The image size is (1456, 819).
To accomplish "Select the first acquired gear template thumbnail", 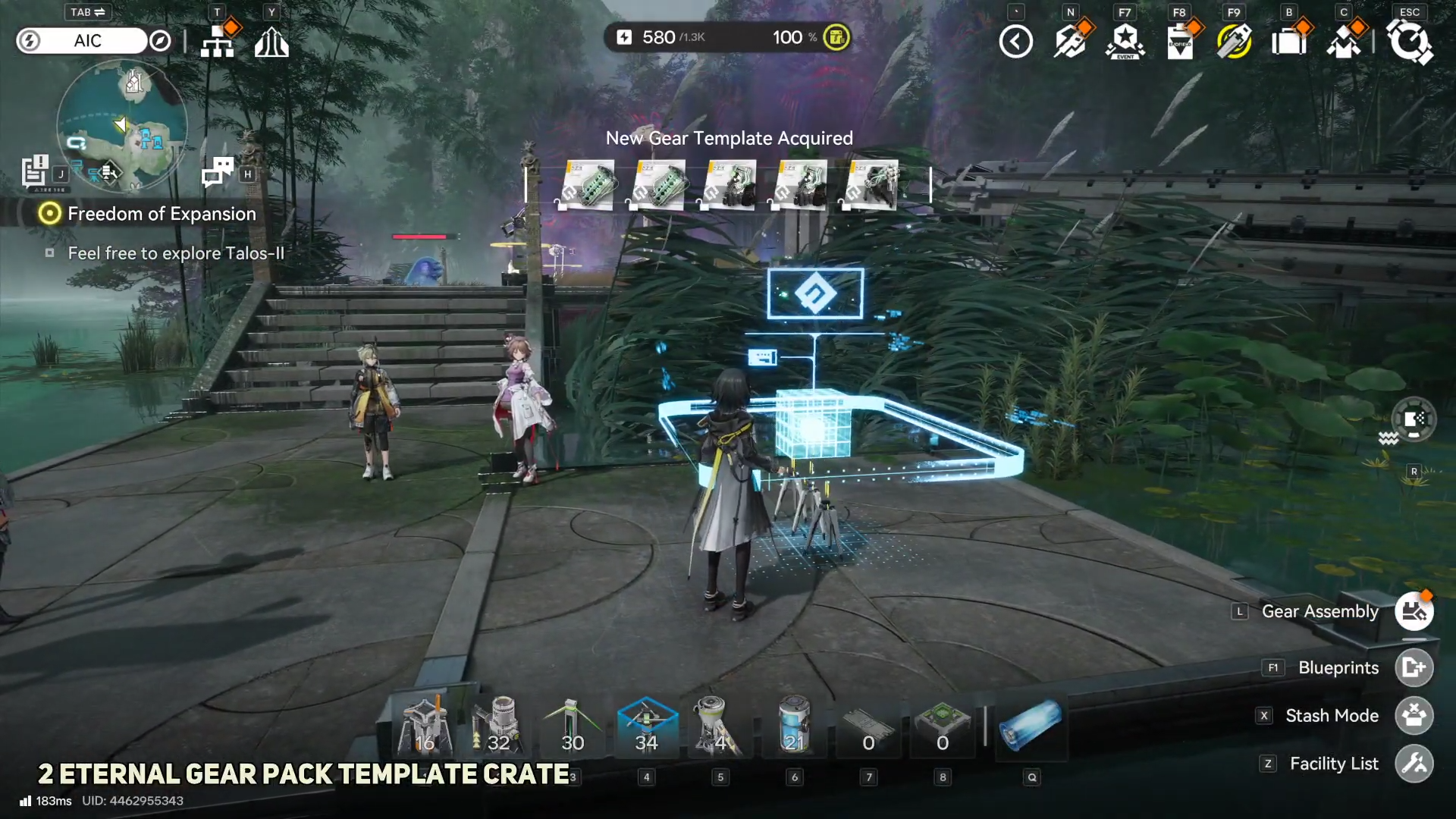I will [x=589, y=184].
